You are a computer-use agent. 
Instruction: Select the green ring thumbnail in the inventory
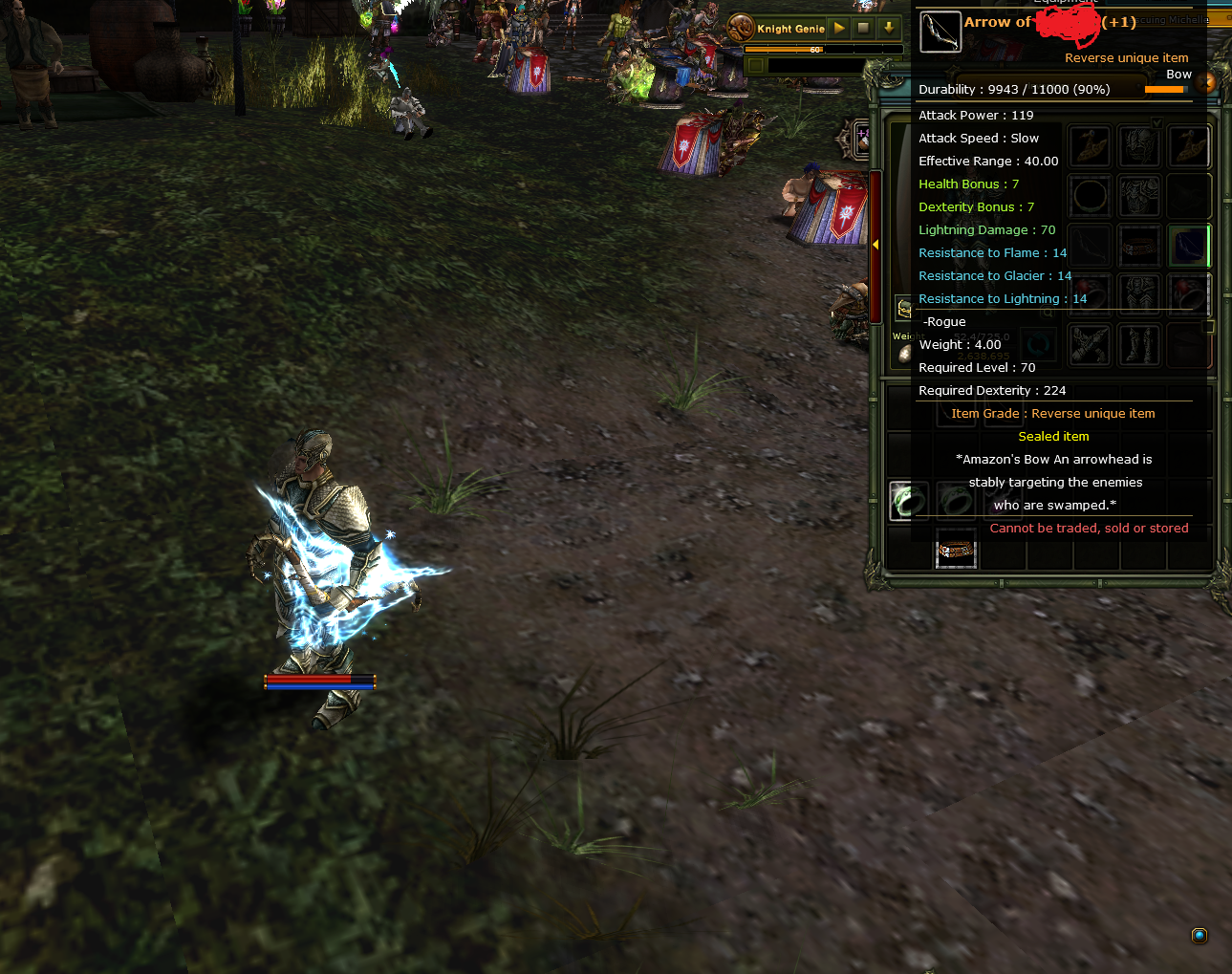click(x=908, y=499)
